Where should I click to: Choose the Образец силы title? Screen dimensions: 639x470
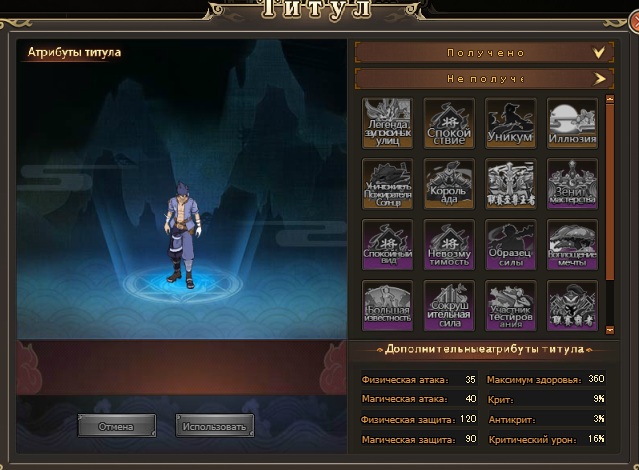click(510, 245)
